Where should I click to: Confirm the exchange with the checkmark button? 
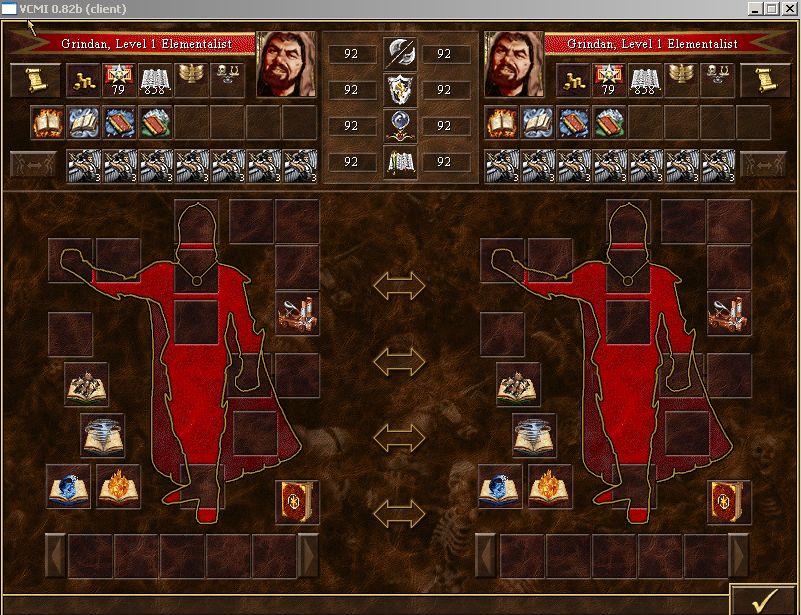pos(764,598)
